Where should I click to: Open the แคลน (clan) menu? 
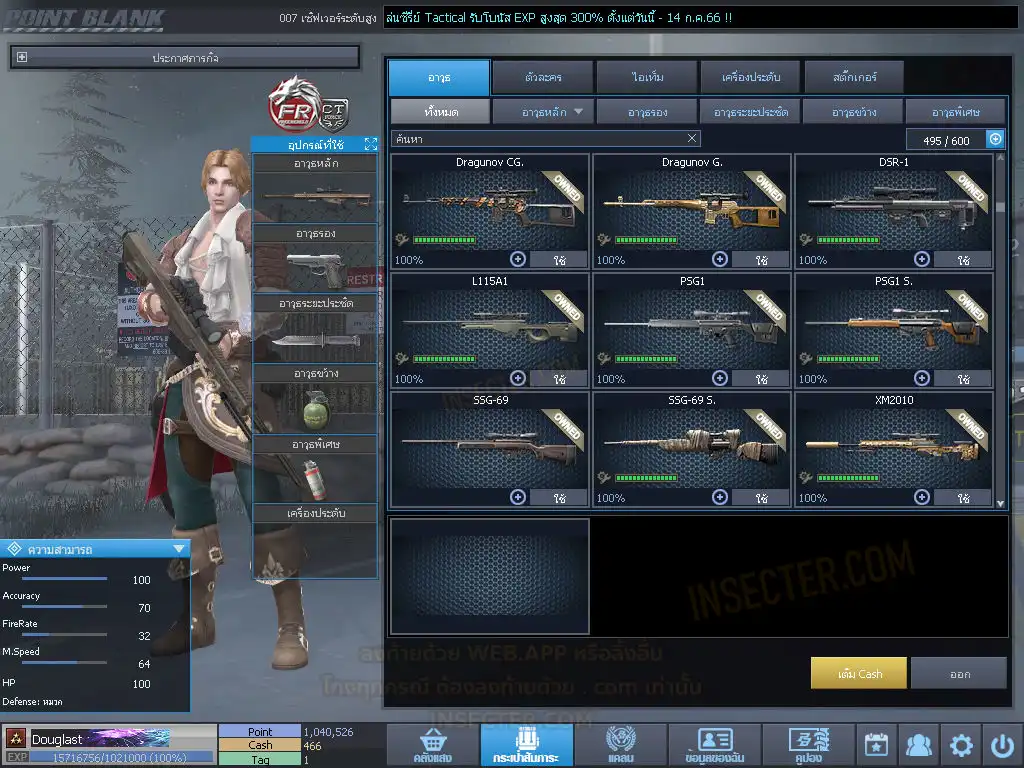coord(621,745)
